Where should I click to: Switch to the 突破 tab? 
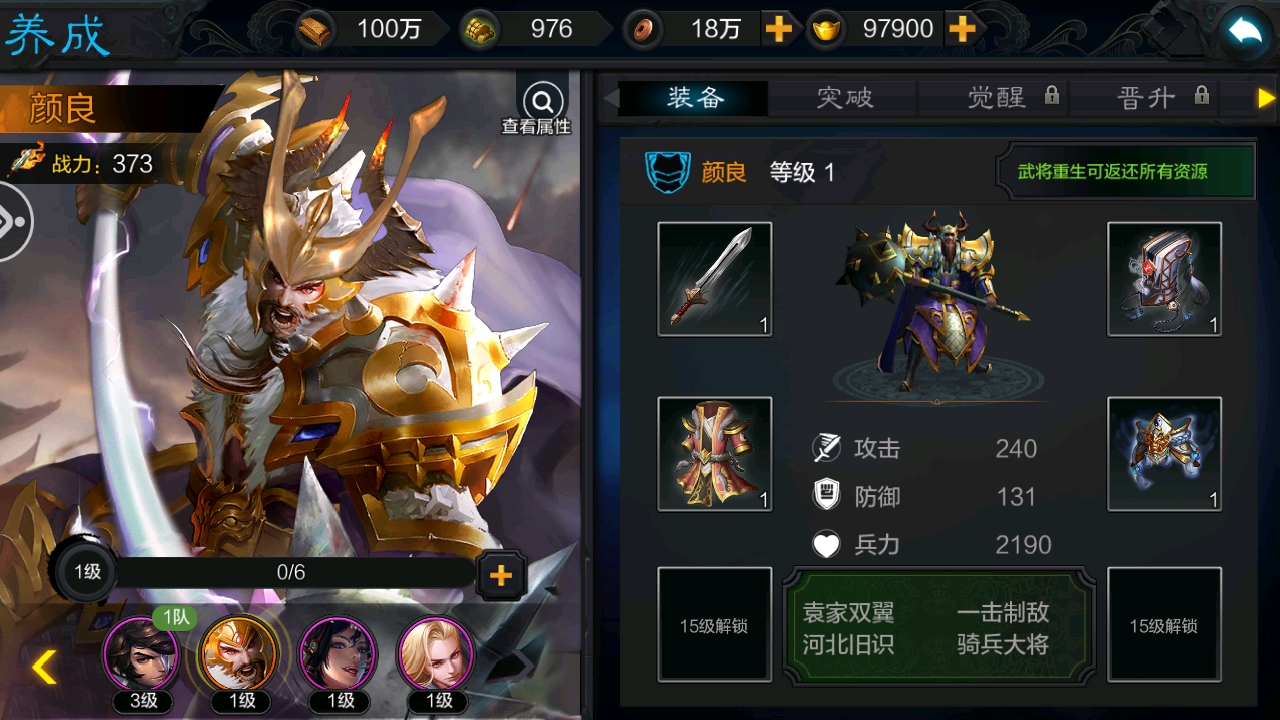[844, 97]
